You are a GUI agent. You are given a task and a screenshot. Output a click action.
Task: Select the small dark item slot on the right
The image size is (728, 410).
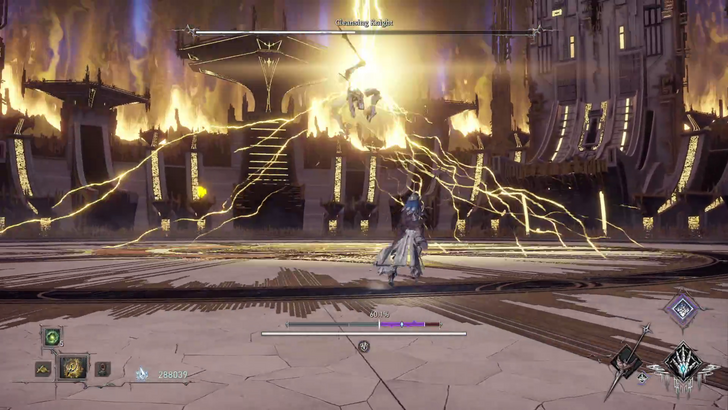click(102, 369)
